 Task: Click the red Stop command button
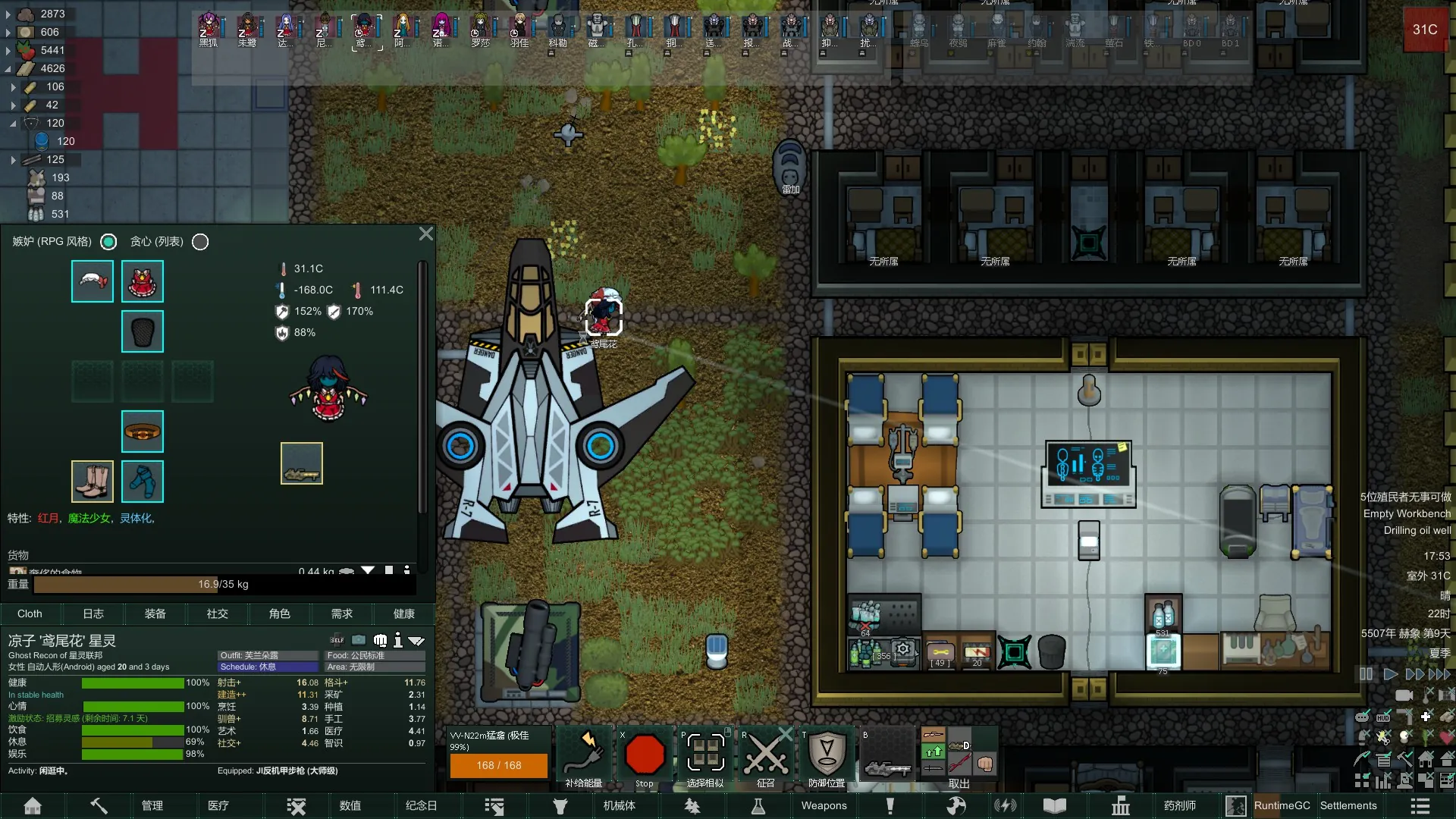pyautogui.click(x=645, y=756)
